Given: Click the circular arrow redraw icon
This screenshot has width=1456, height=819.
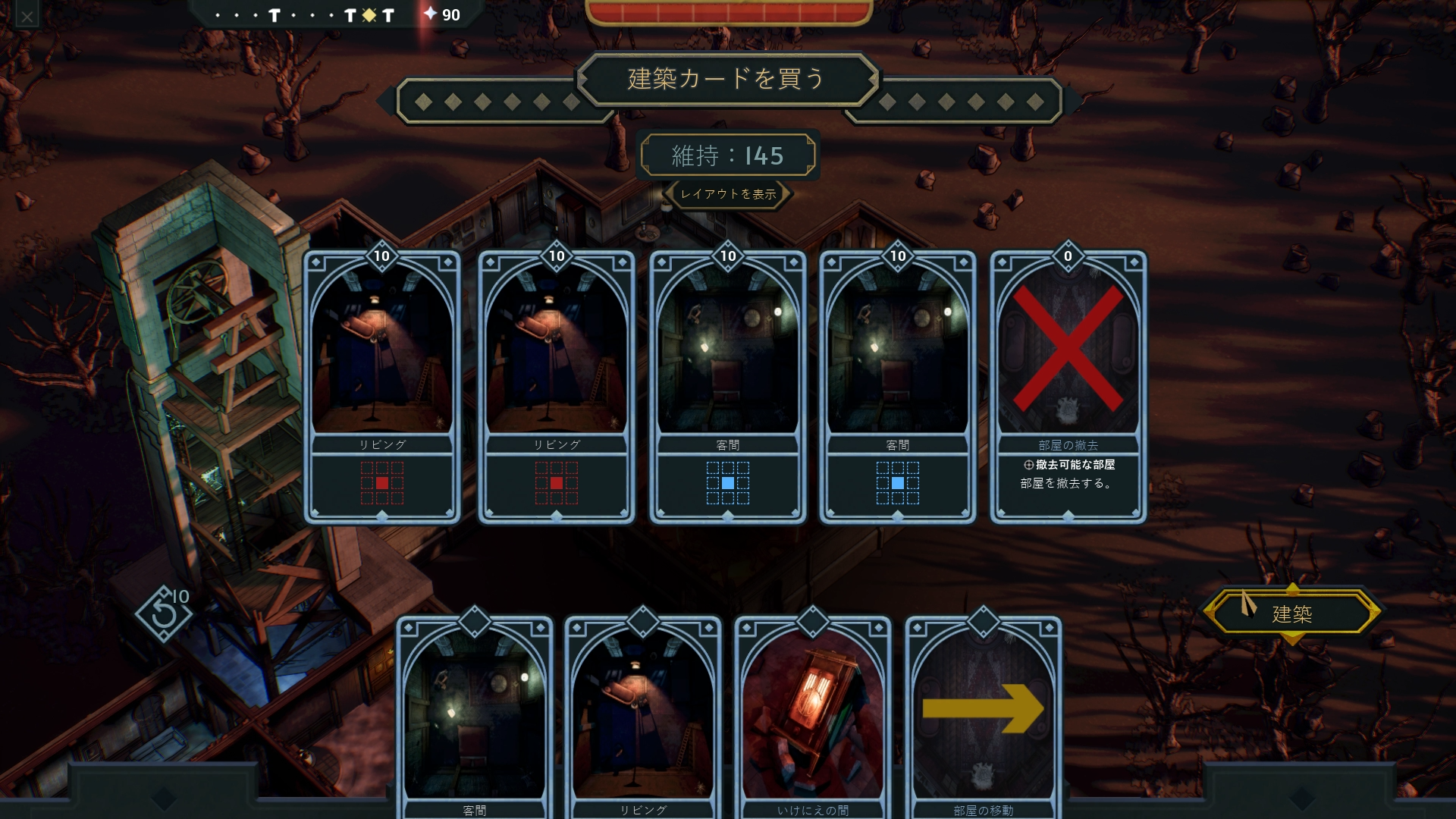Looking at the screenshot, I should pyautogui.click(x=163, y=613).
